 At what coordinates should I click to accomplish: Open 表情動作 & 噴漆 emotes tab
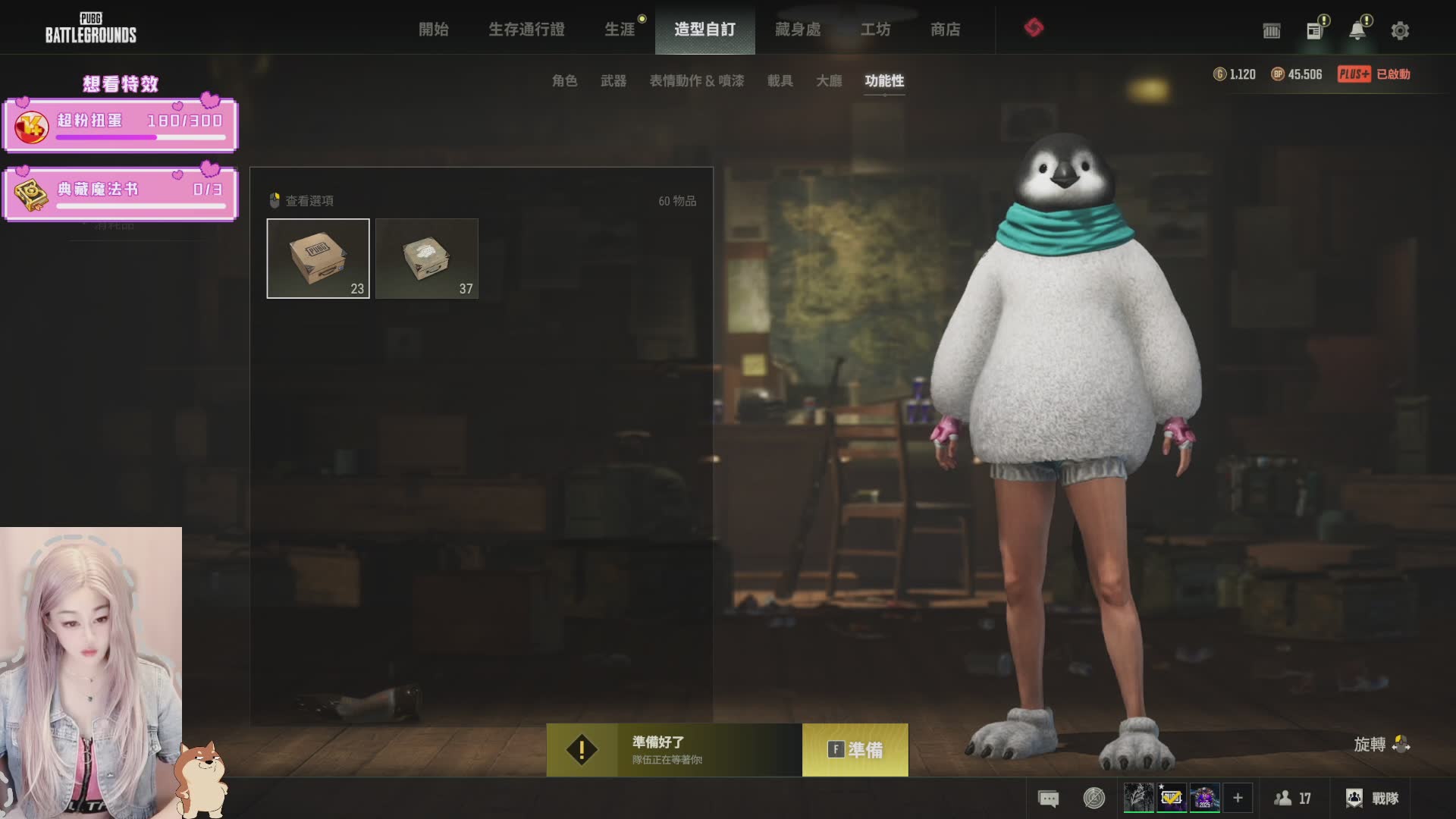696,80
